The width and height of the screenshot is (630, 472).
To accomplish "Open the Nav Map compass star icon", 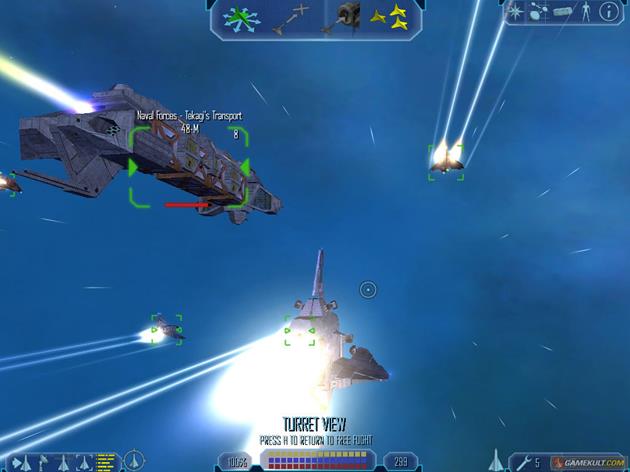I will 515,12.
